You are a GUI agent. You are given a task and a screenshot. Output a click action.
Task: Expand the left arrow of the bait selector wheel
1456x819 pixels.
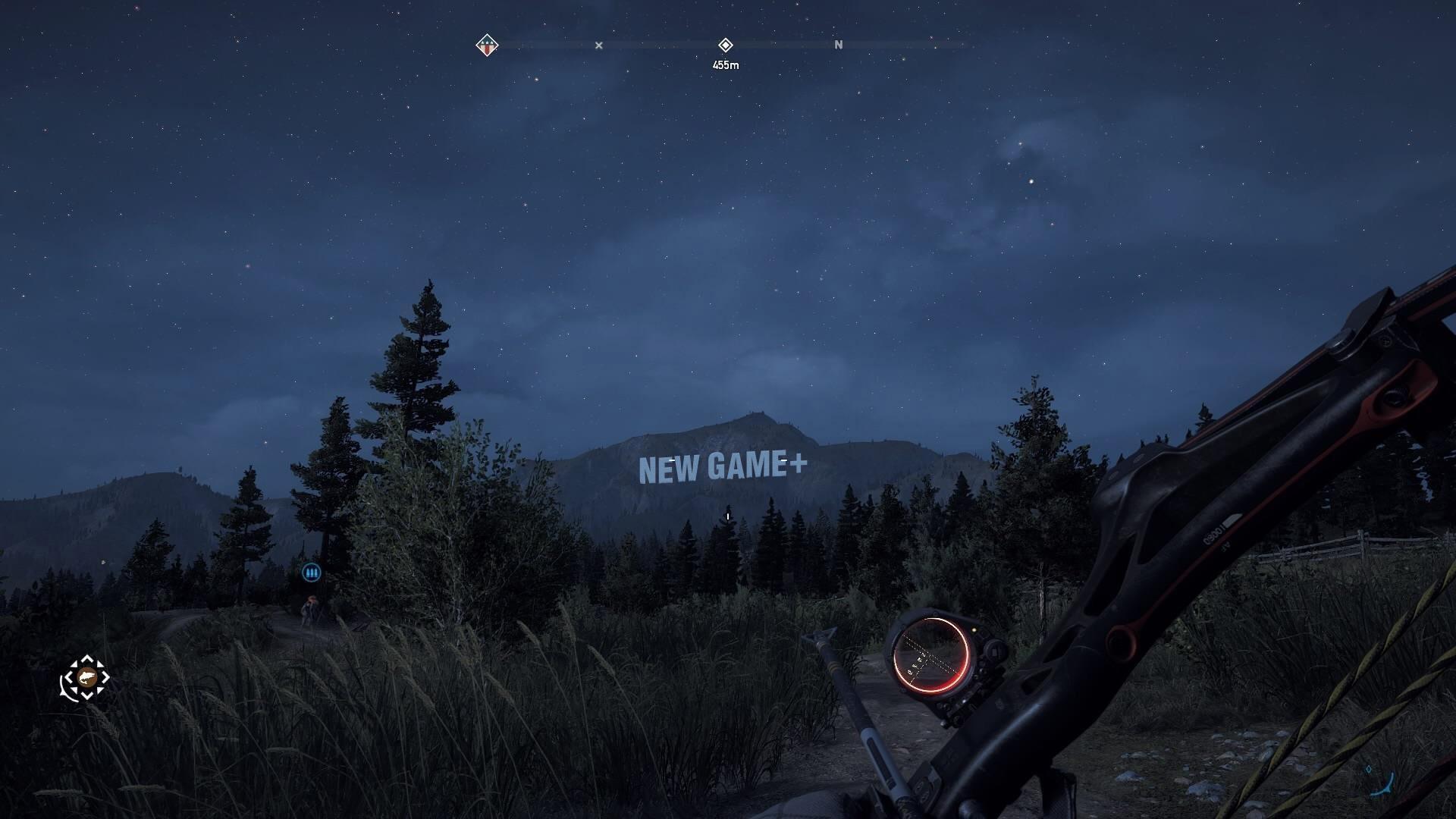click(68, 679)
